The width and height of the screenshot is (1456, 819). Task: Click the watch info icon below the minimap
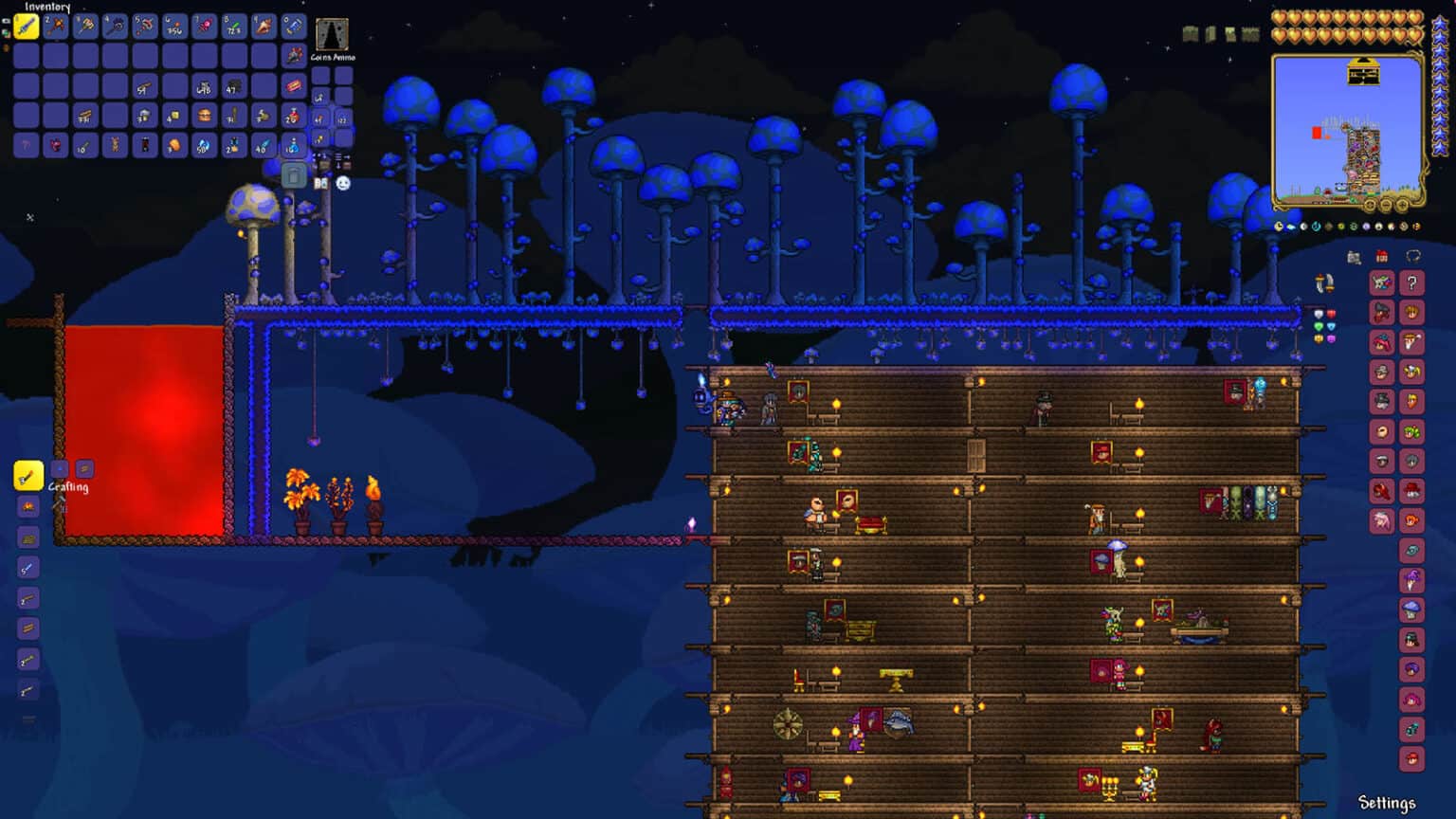pyautogui.click(x=1279, y=226)
